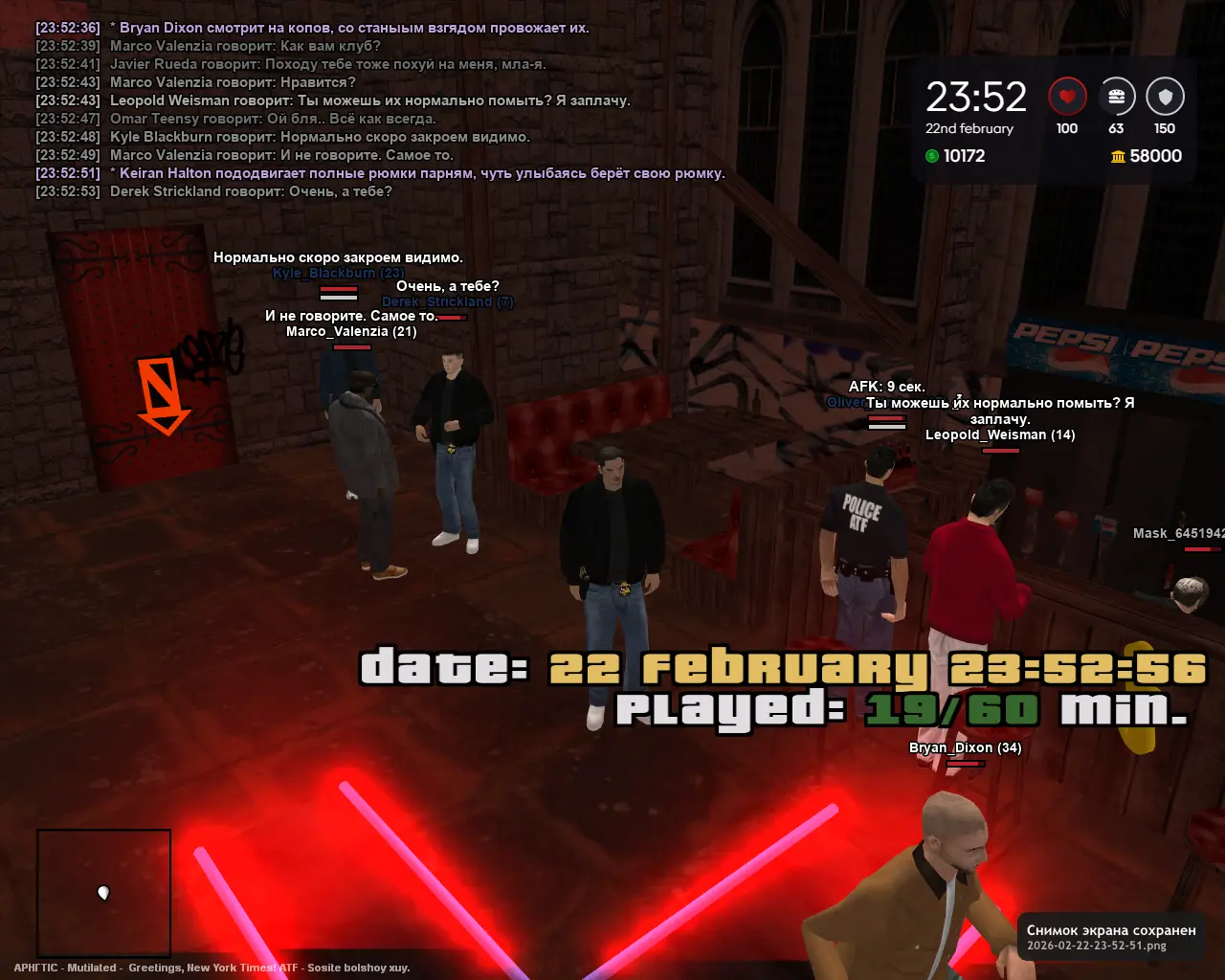
Task: Click the green cash dollar icon
Action: click(932, 156)
